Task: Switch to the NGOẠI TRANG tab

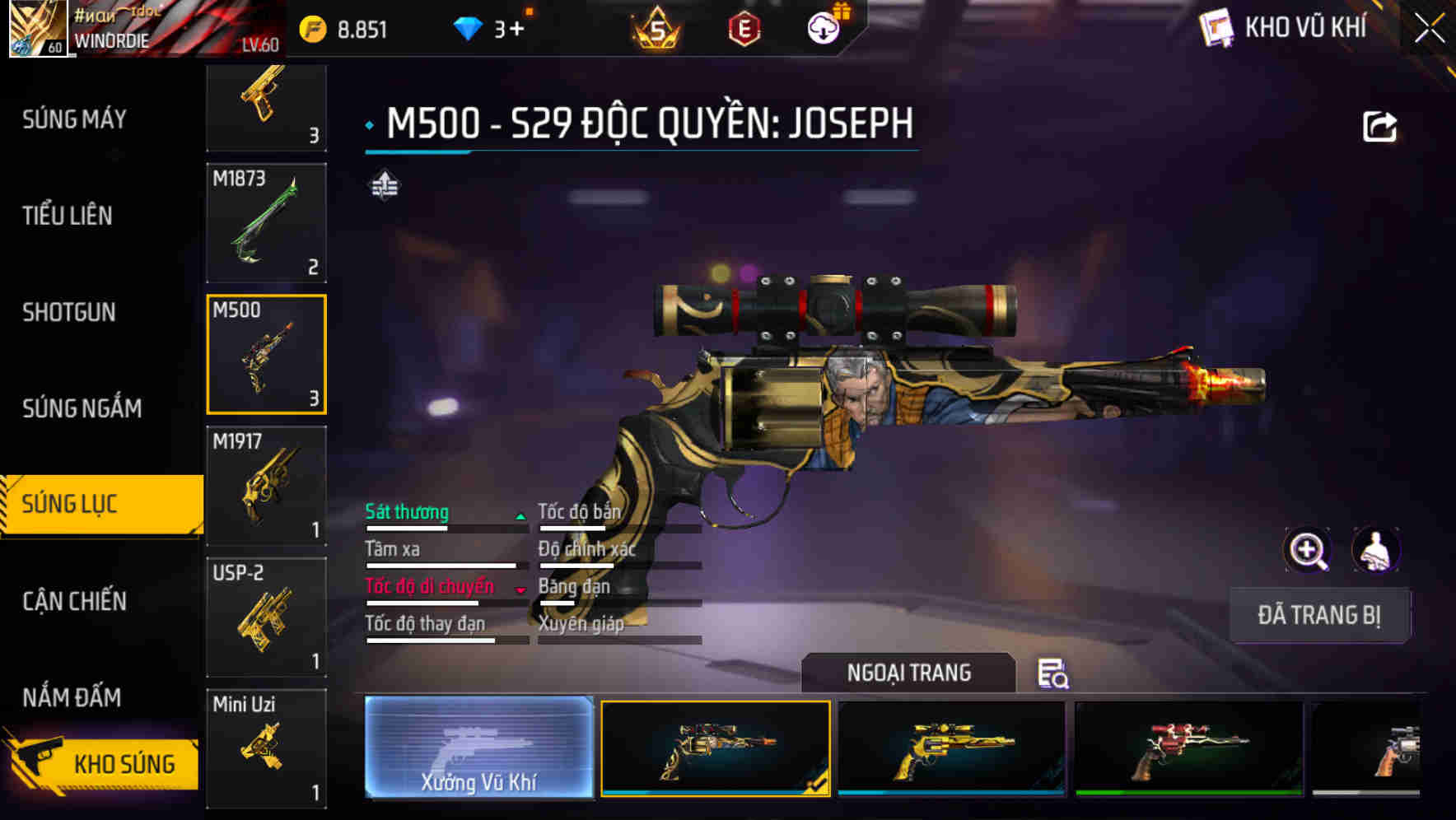Action: pos(908,673)
